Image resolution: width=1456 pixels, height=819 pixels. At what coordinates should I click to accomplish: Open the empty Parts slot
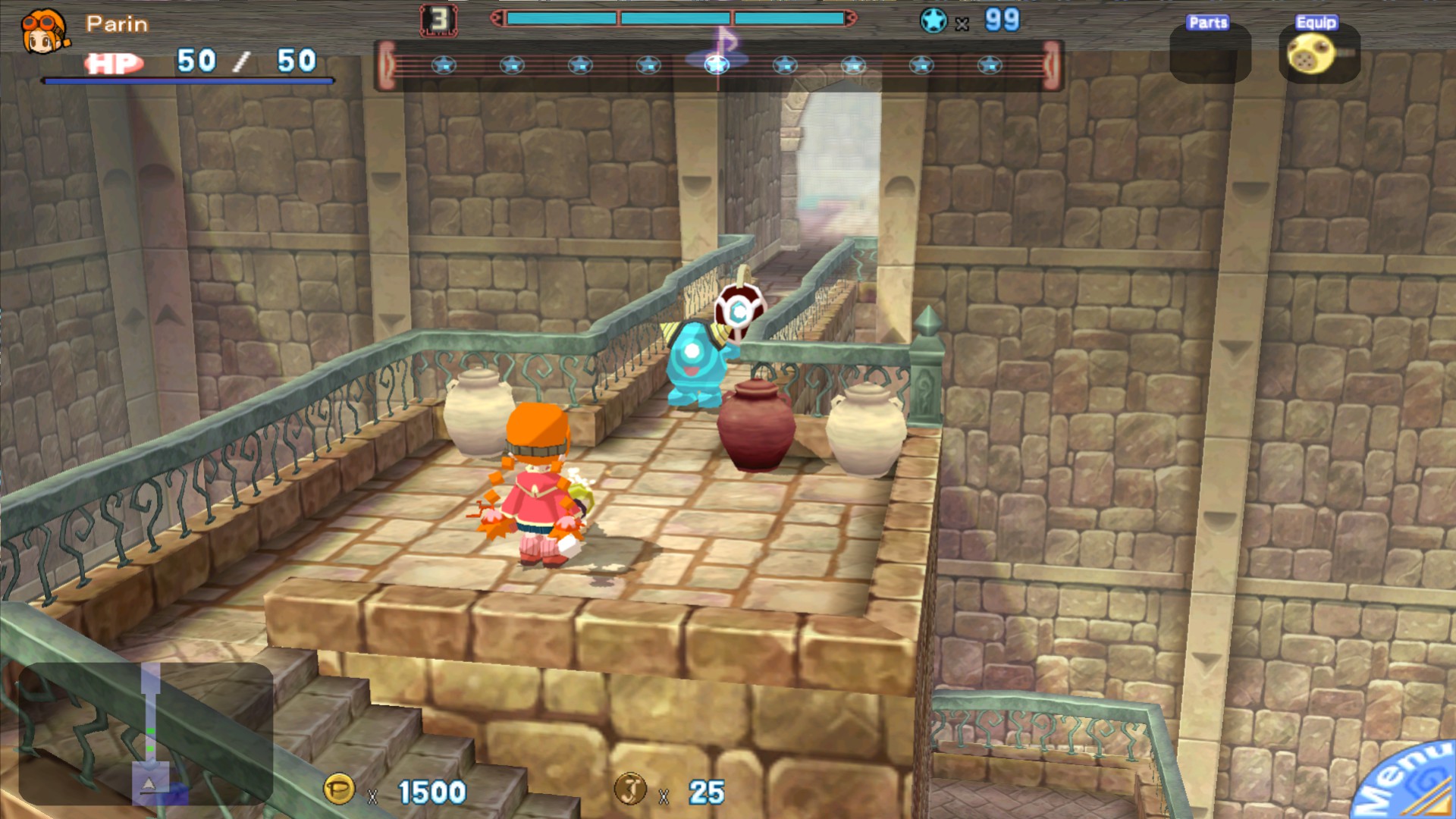point(1210,54)
